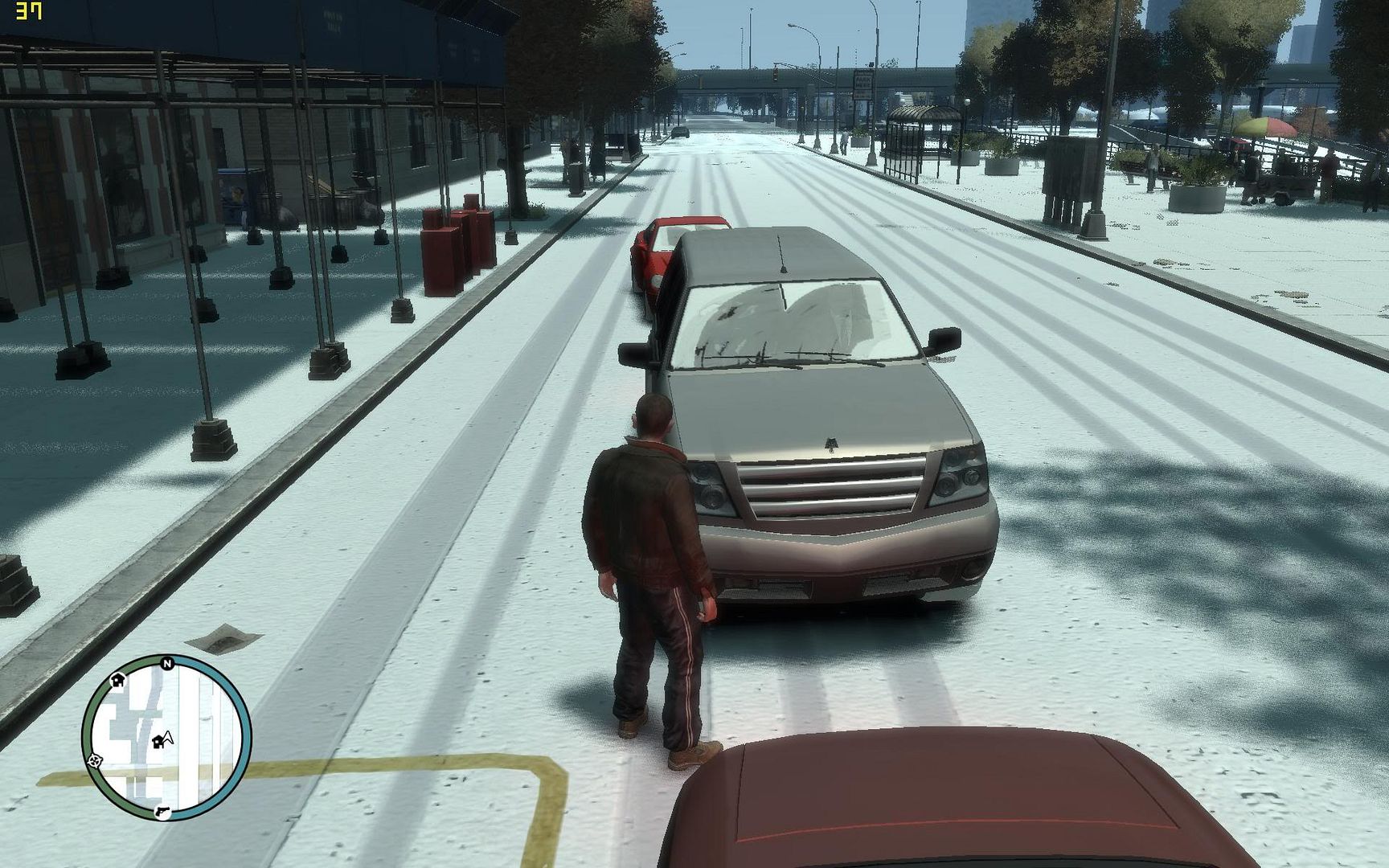
Task: Select the pistol gun shop blip
Action: pos(163,811)
